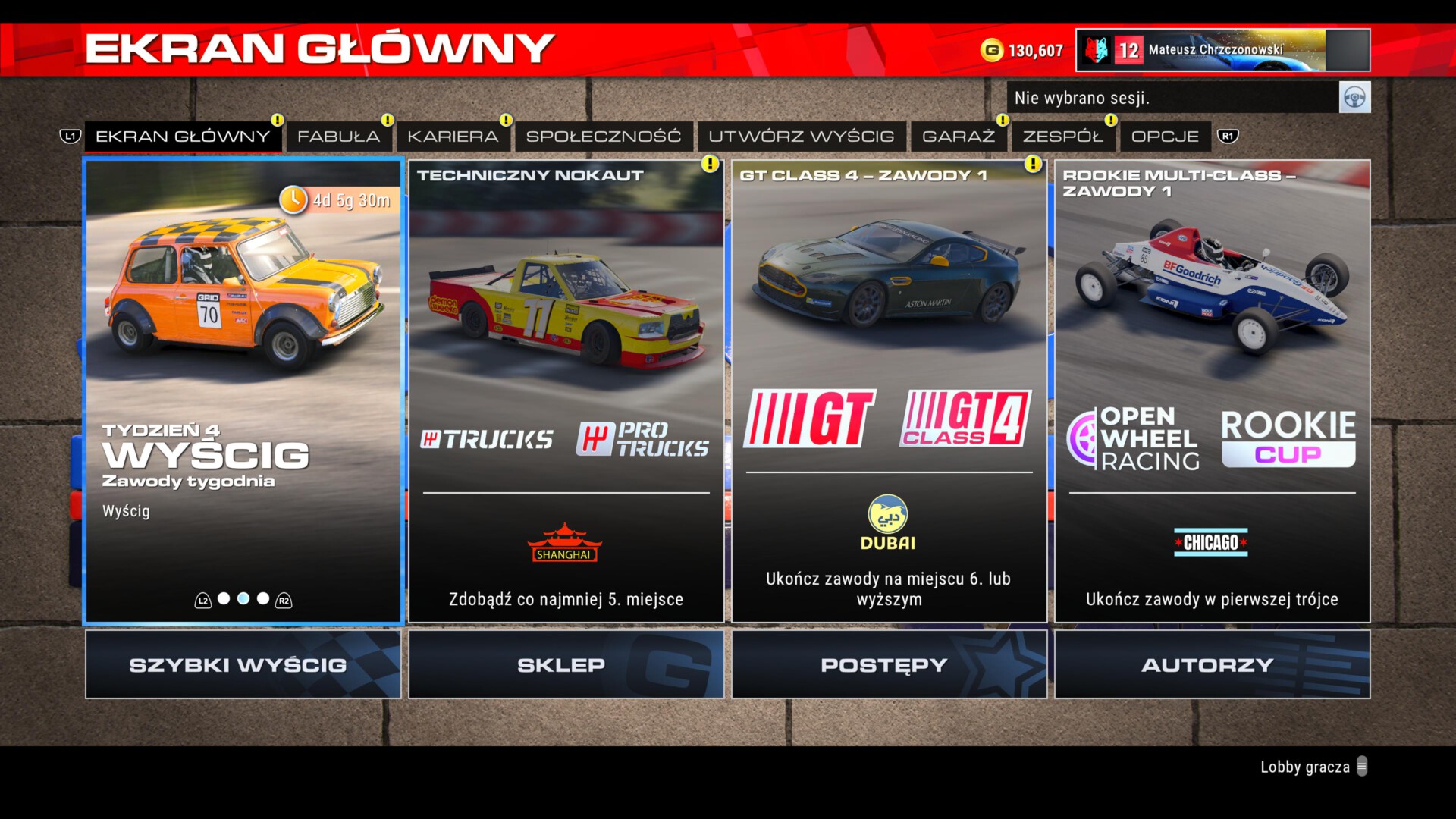Open the Garaż tab
The image size is (1456, 819).
[x=959, y=136]
